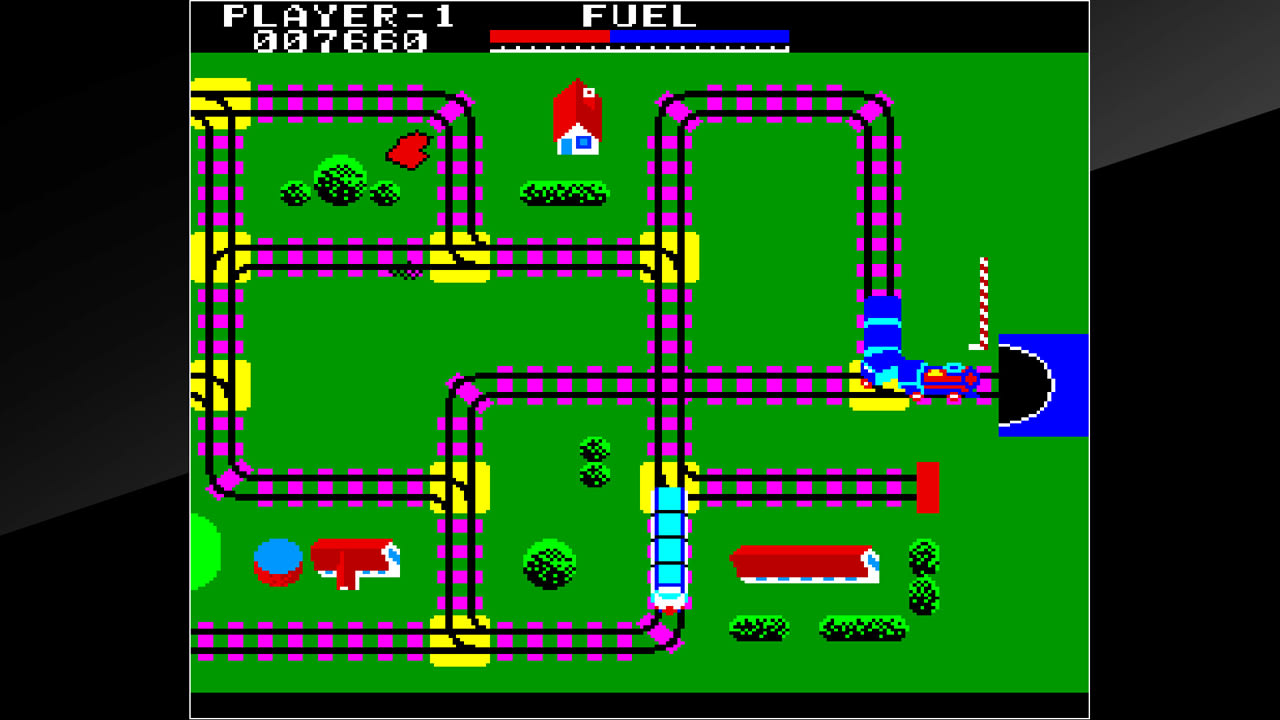
Task: Click the red flag piece near the top track
Action: click(409, 148)
